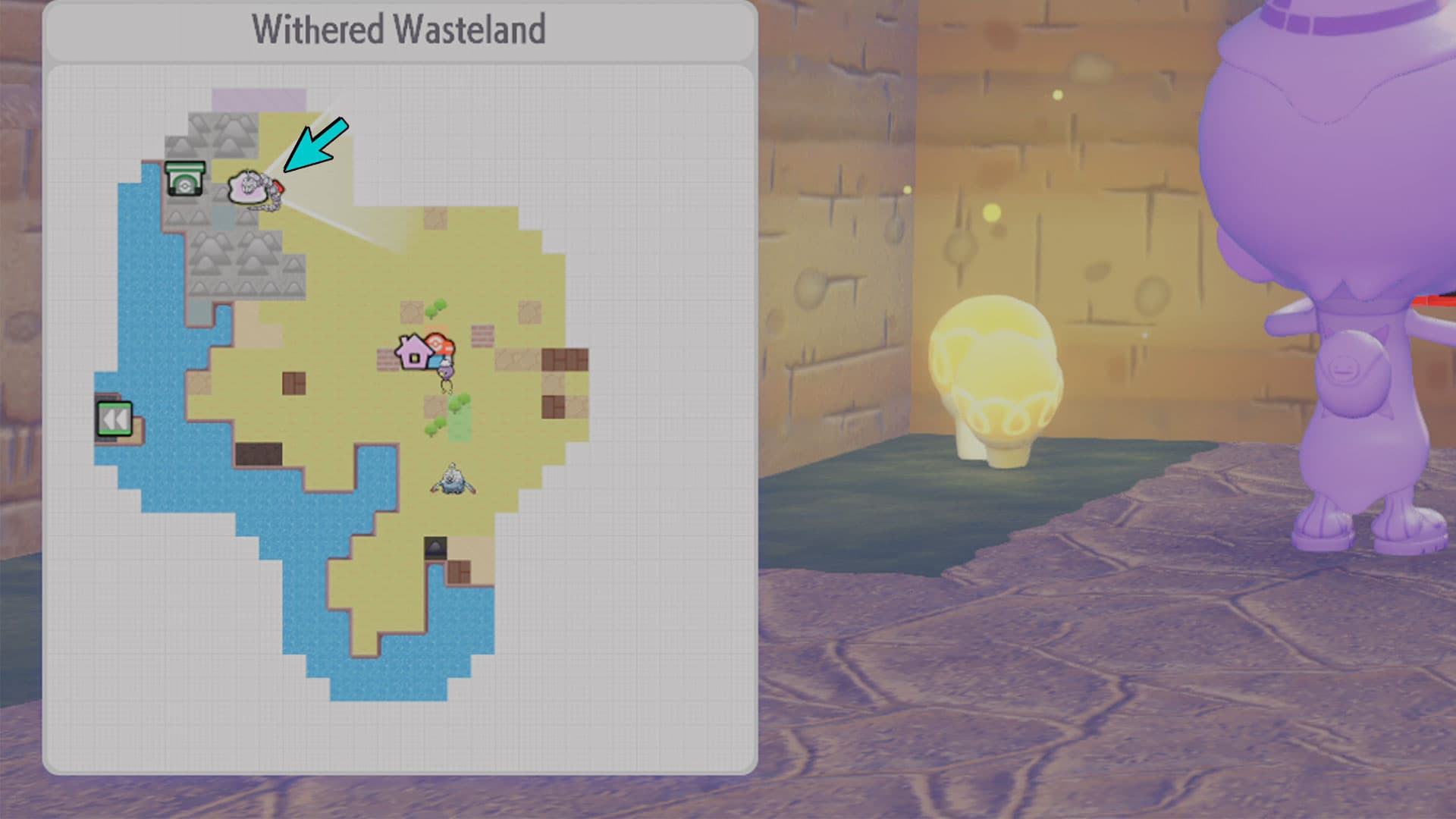Click the green double-arrow exit icon

coord(114,417)
